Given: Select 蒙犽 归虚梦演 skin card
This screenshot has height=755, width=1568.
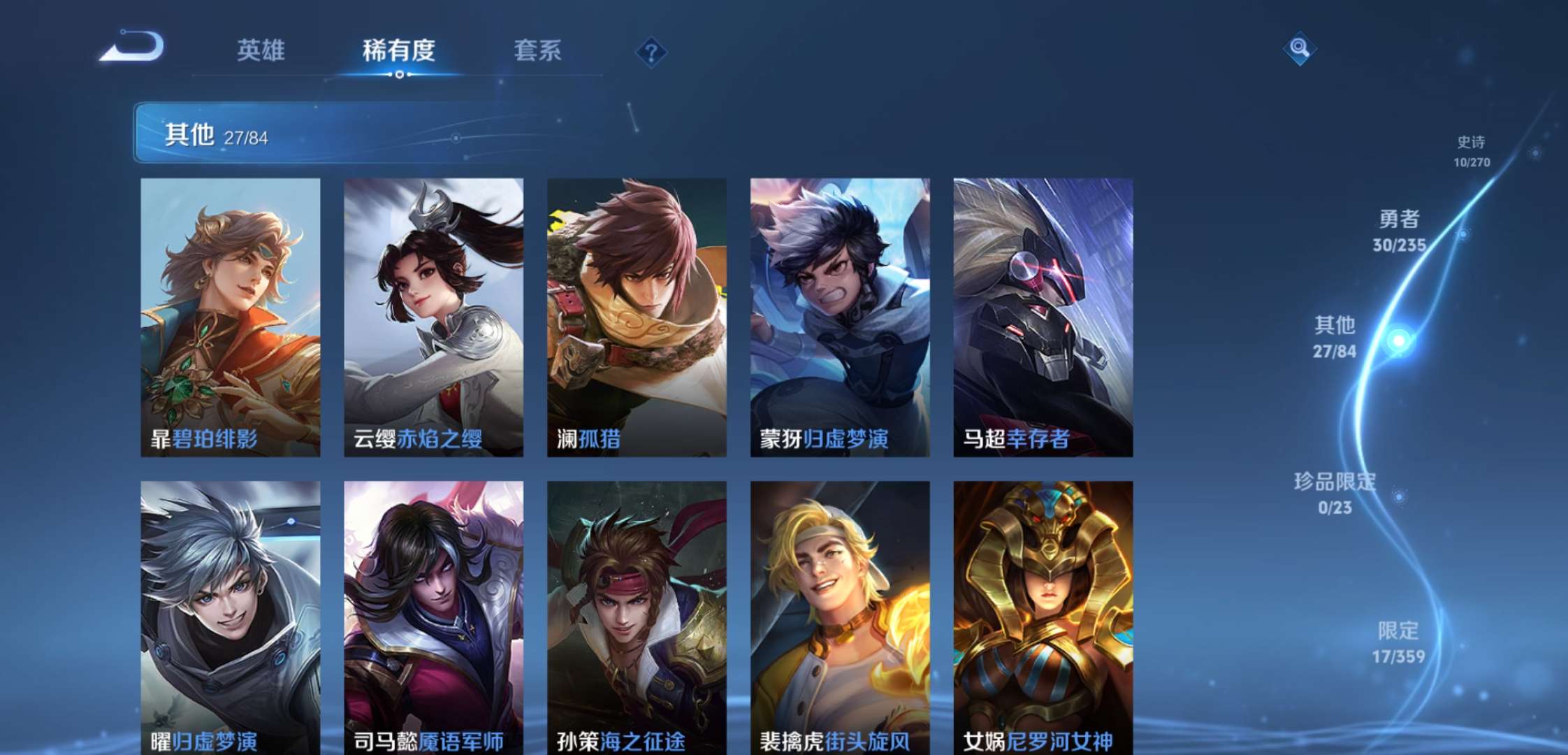Looking at the screenshot, I should point(840,317).
